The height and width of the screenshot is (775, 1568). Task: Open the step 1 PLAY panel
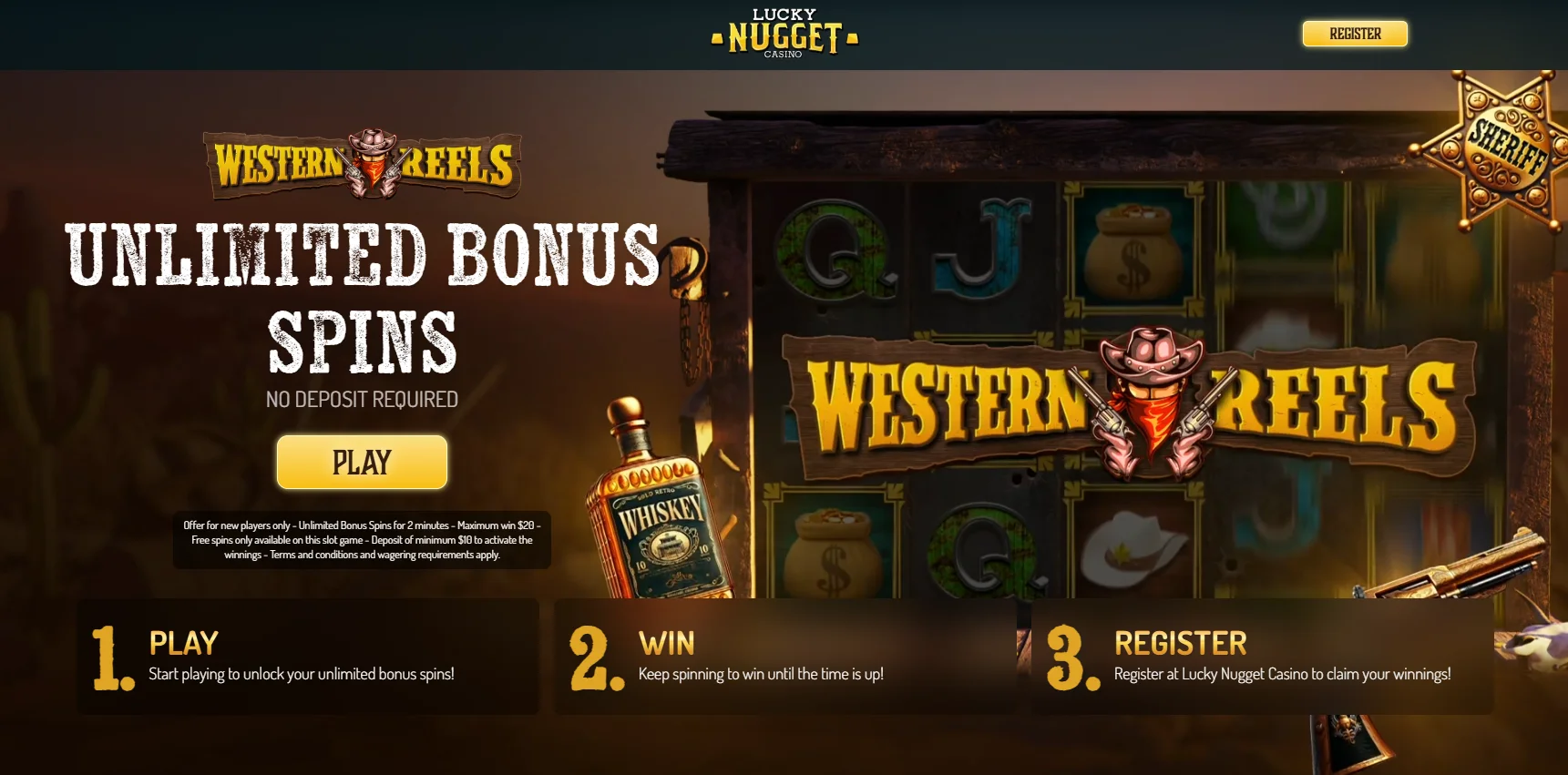310,657
